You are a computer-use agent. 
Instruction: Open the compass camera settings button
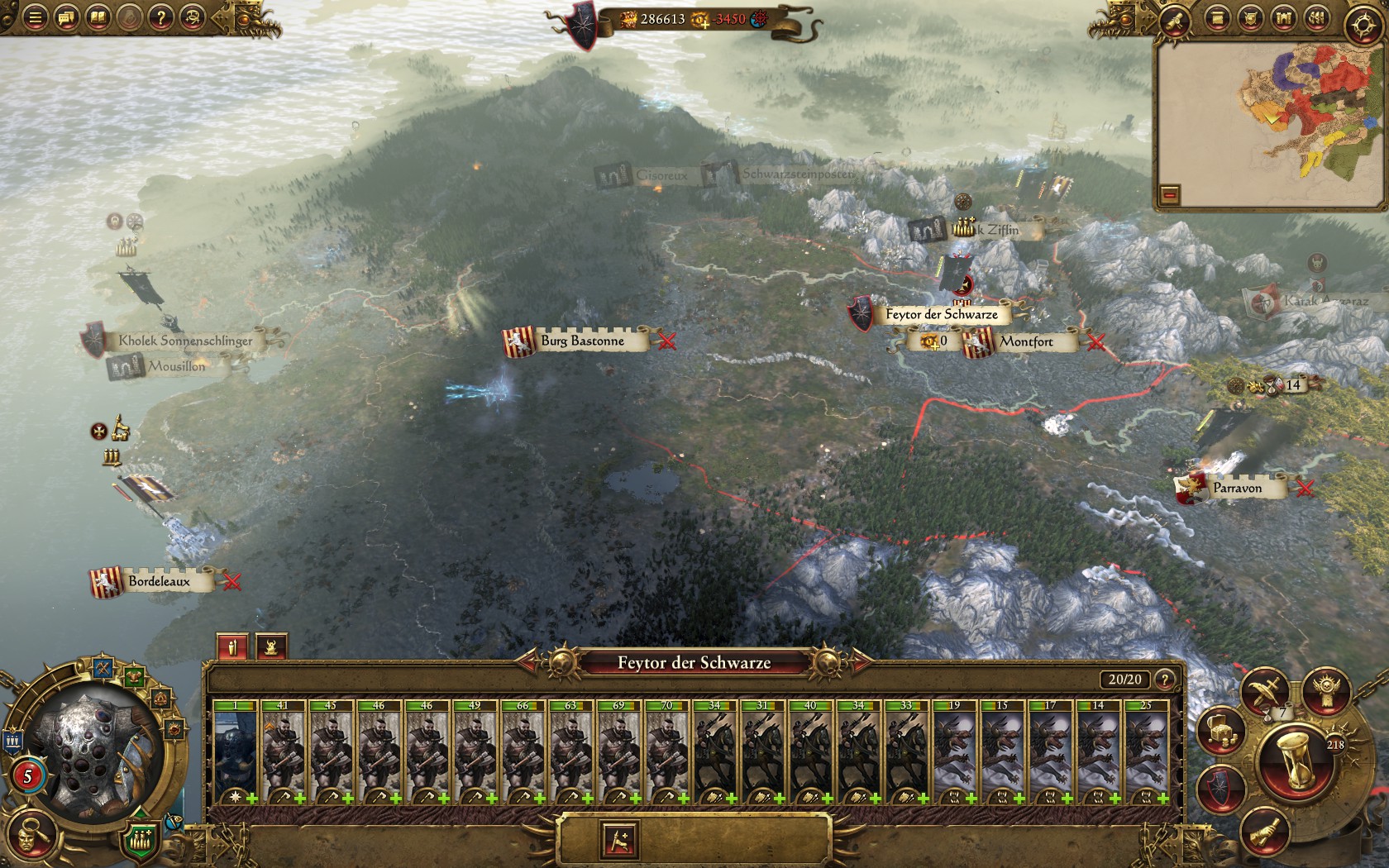[x=1362, y=23]
